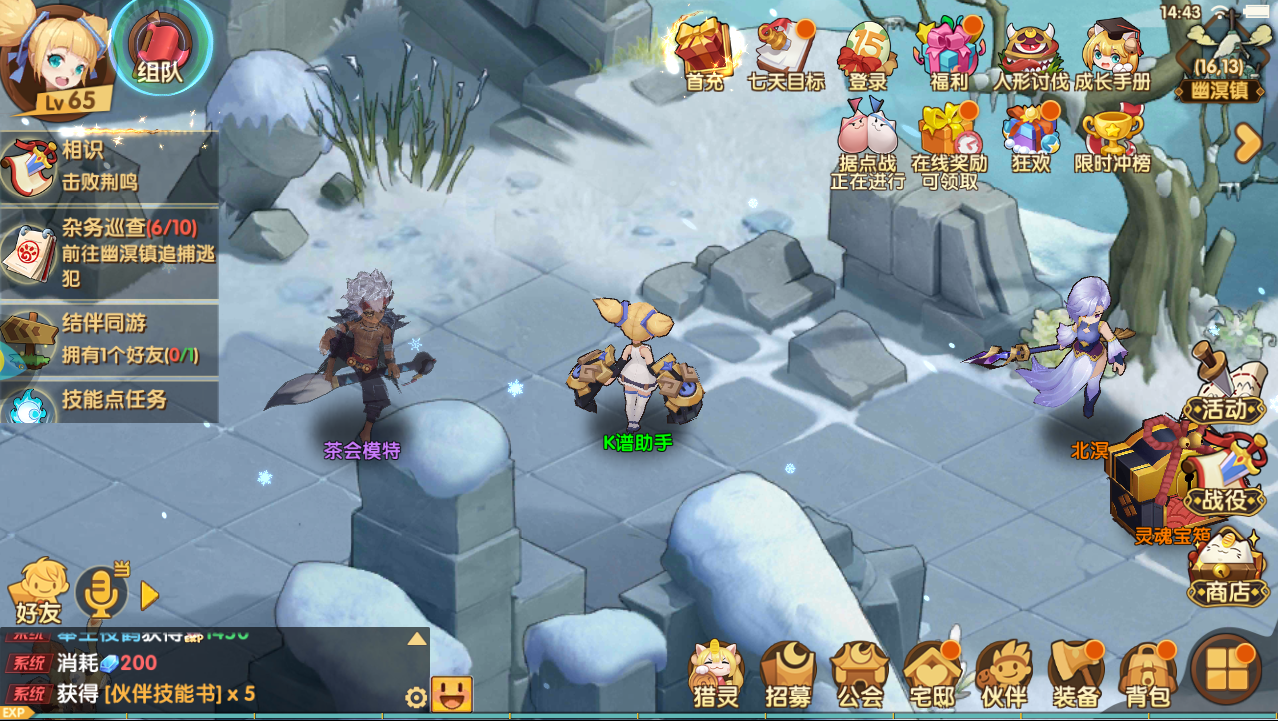
Task: Choose the 结伴同游 quest entry
Action: (108, 338)
